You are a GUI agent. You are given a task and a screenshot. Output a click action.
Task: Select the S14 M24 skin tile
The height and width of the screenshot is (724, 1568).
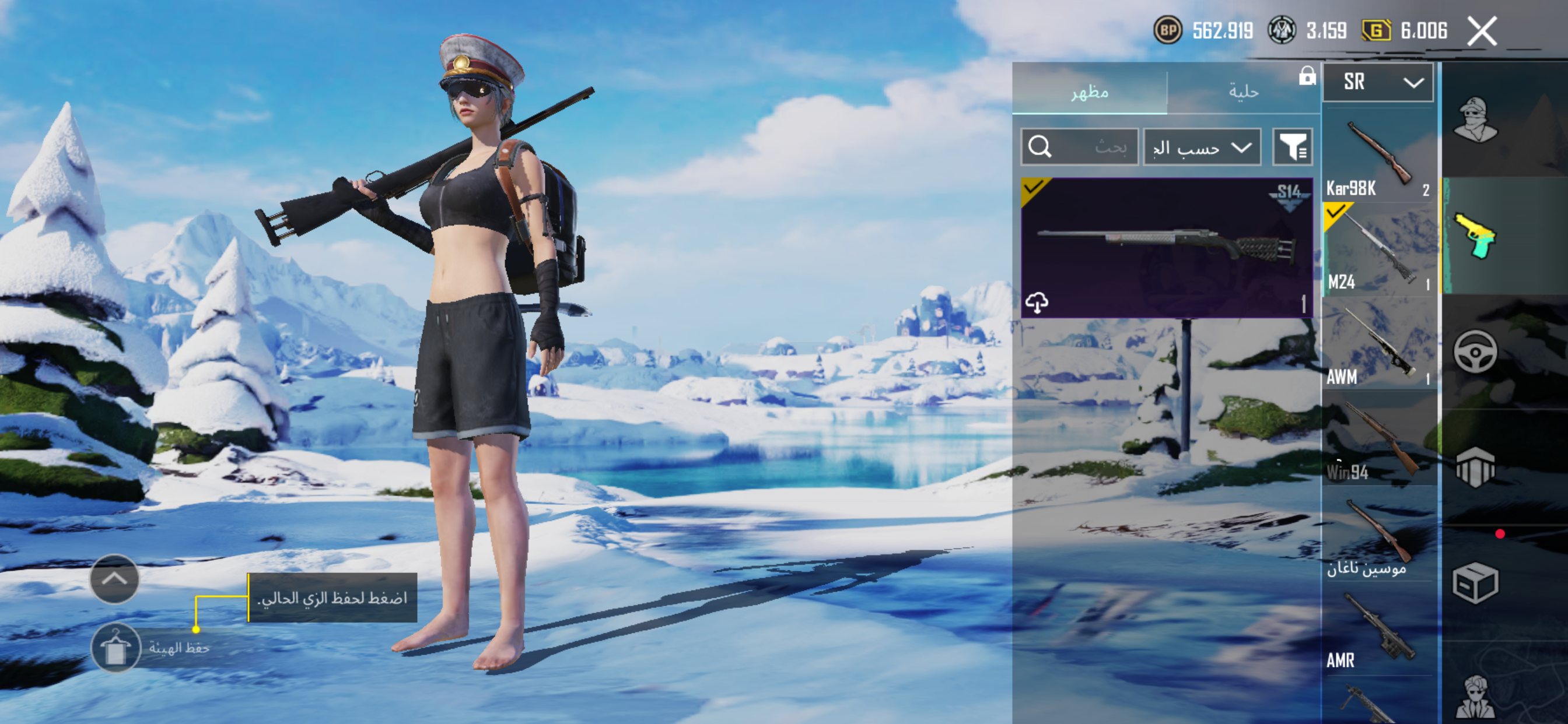point(1166,247)
